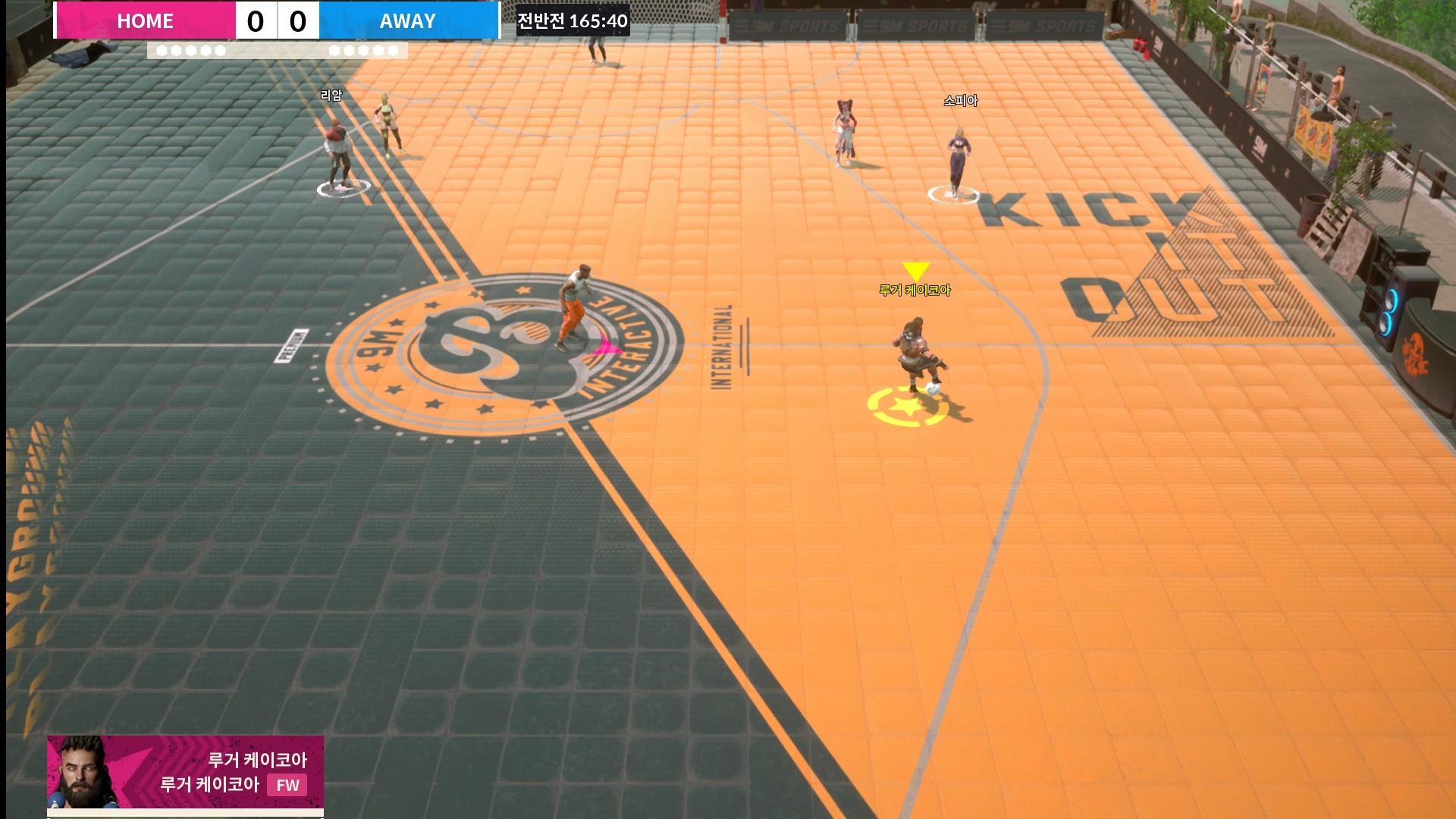Click the HOME score digit 0
This screenshot has height=819, width=1456.
256,20
